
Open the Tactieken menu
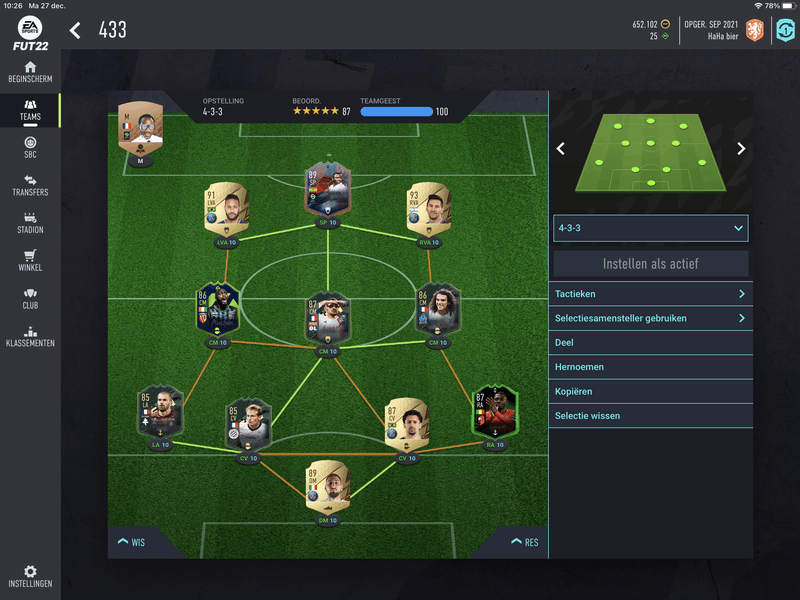point(650,294)
